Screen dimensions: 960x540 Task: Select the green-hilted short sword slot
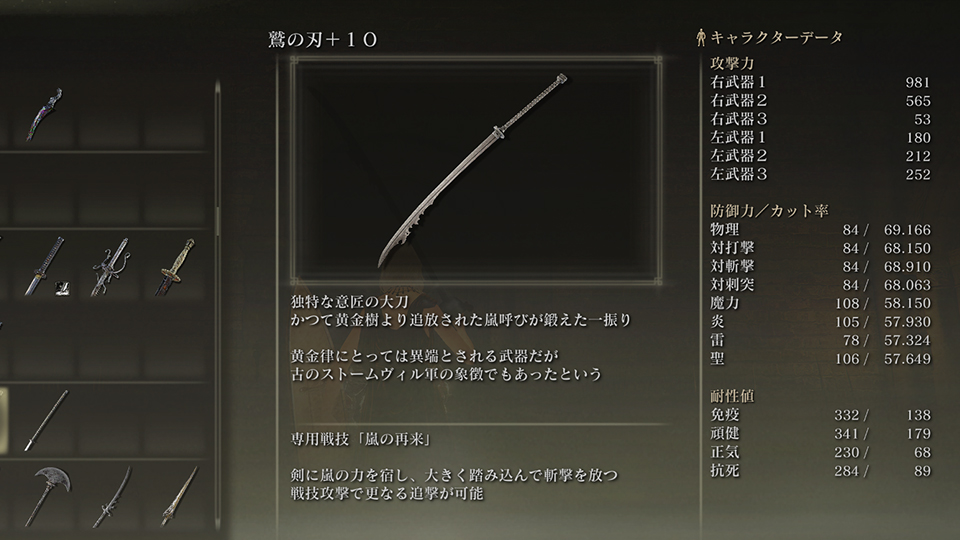(x=175, y=265)
